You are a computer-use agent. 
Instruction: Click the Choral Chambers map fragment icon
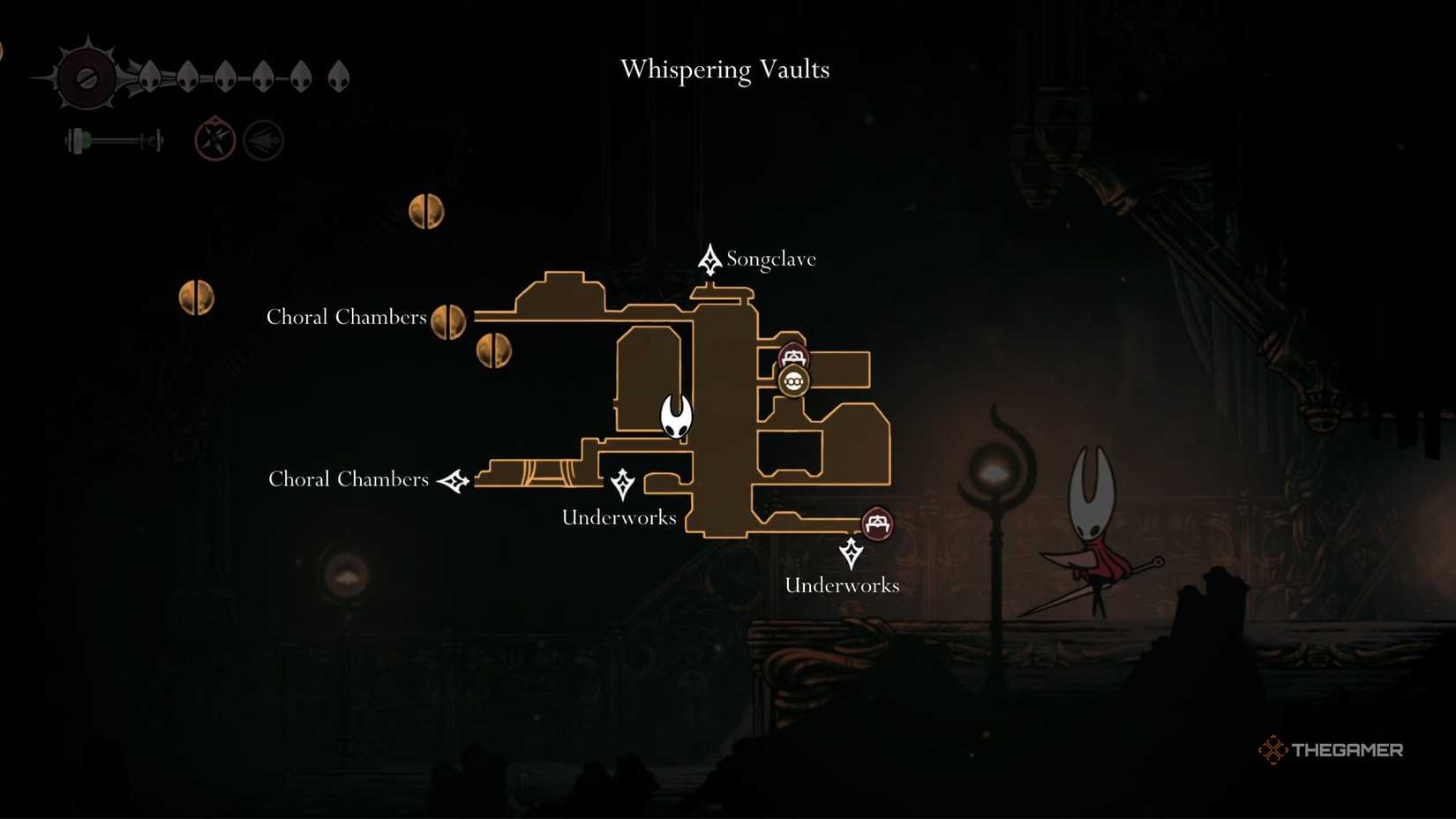[x=449, y=321]
